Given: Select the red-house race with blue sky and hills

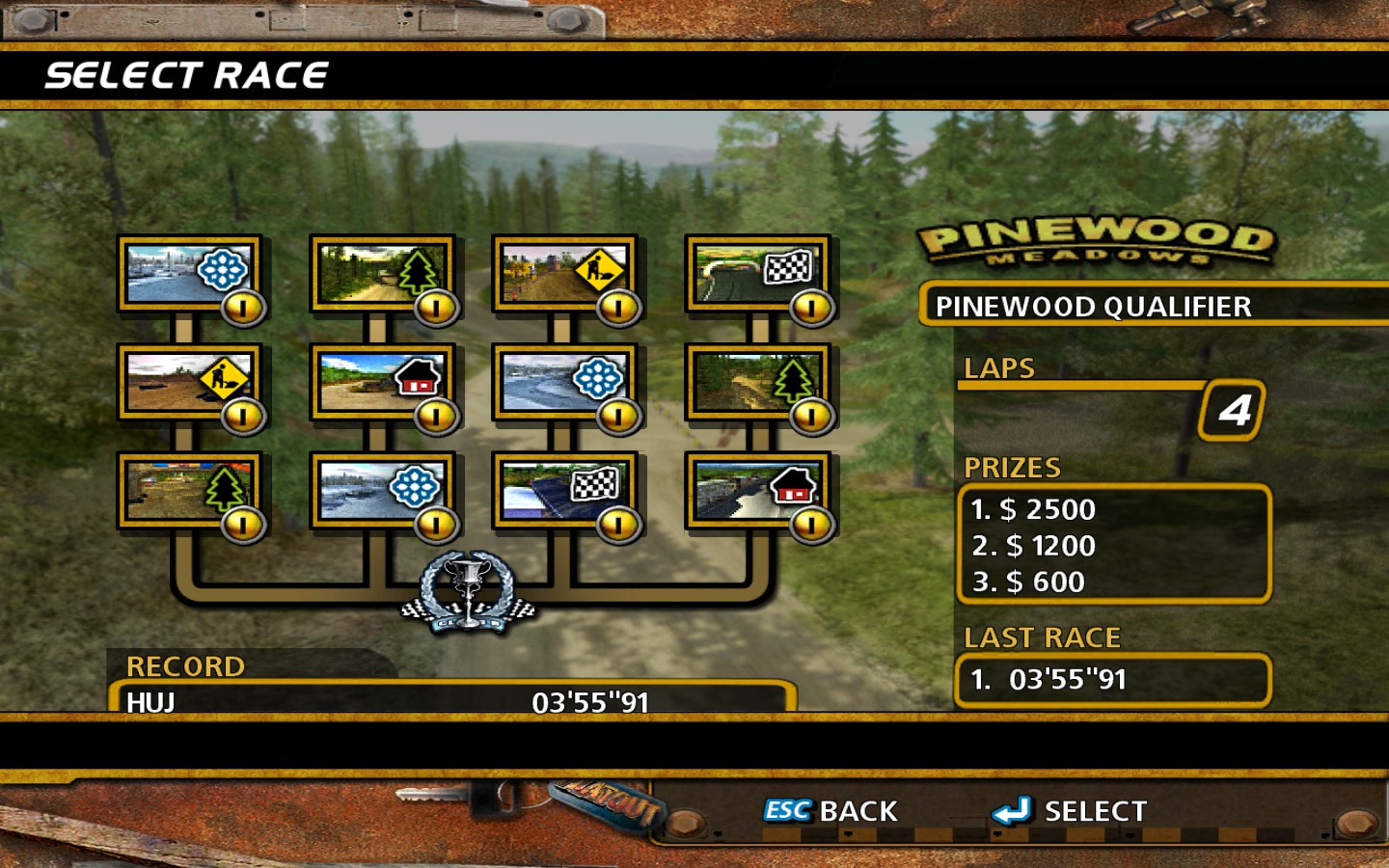Looking at the screenshot, I should pyautogui.click(x=382, y=382).
